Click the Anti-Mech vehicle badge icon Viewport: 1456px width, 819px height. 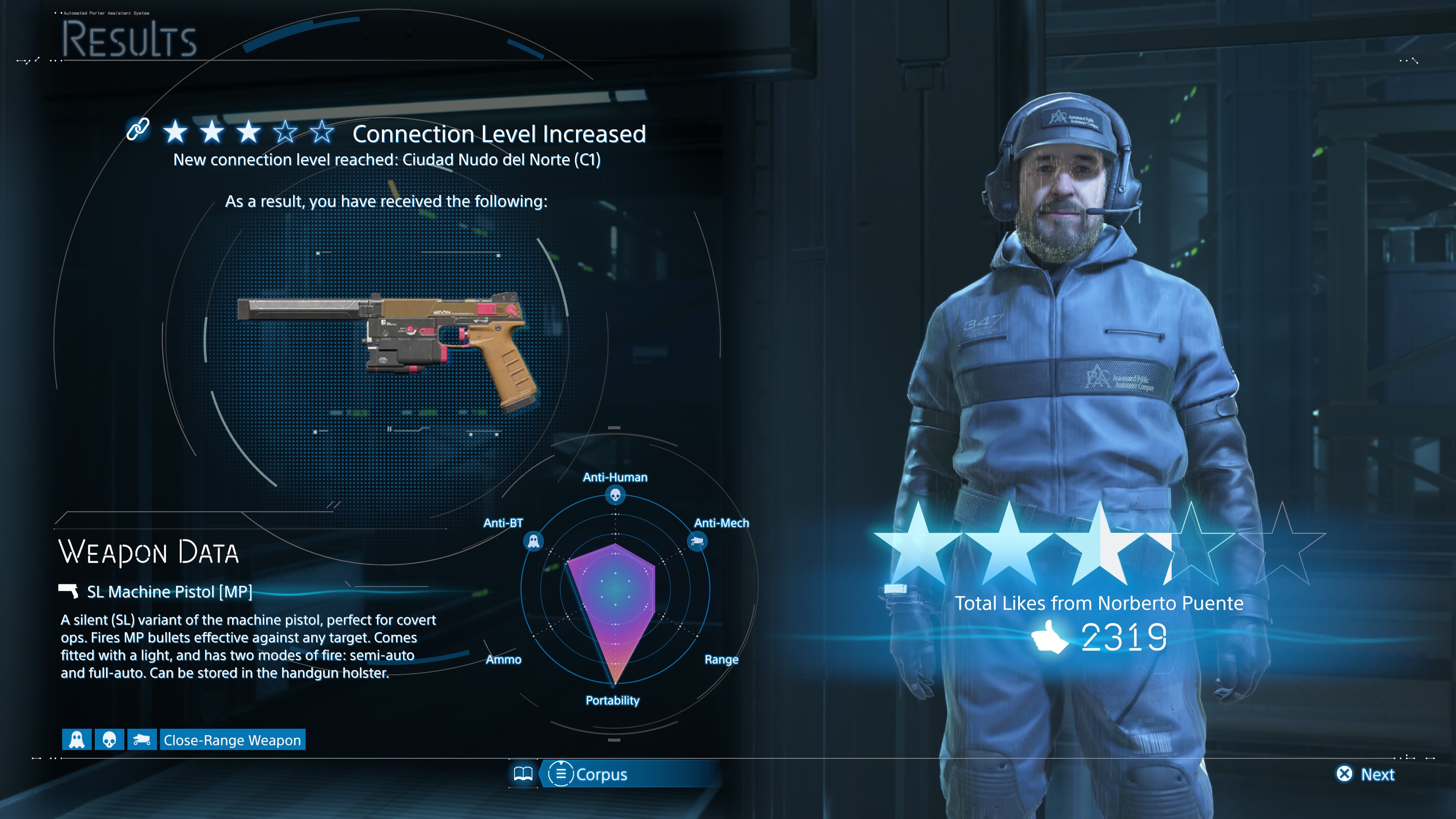click(x=142, y=739)
